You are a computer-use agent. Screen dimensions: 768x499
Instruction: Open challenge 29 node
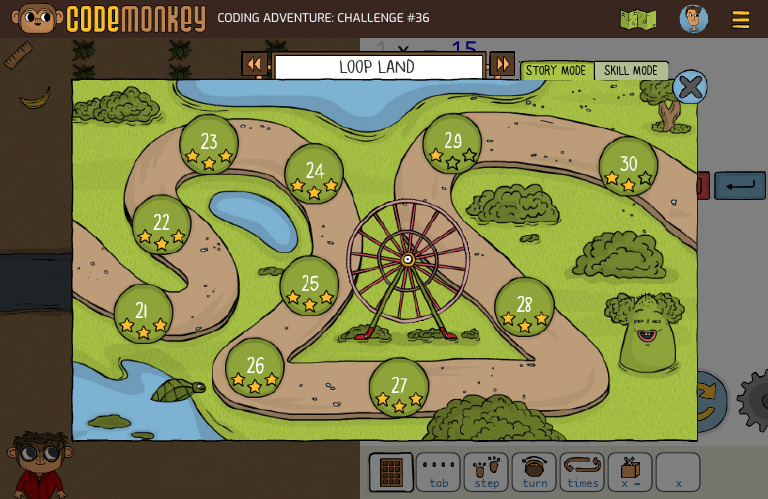coord(453,144)
